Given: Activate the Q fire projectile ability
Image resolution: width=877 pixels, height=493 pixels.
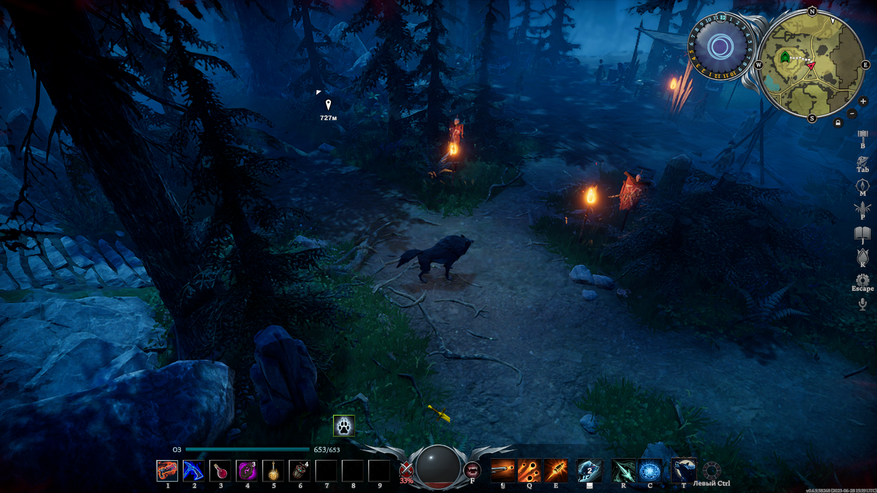Looking at the screenshot, I should [530, 470].
